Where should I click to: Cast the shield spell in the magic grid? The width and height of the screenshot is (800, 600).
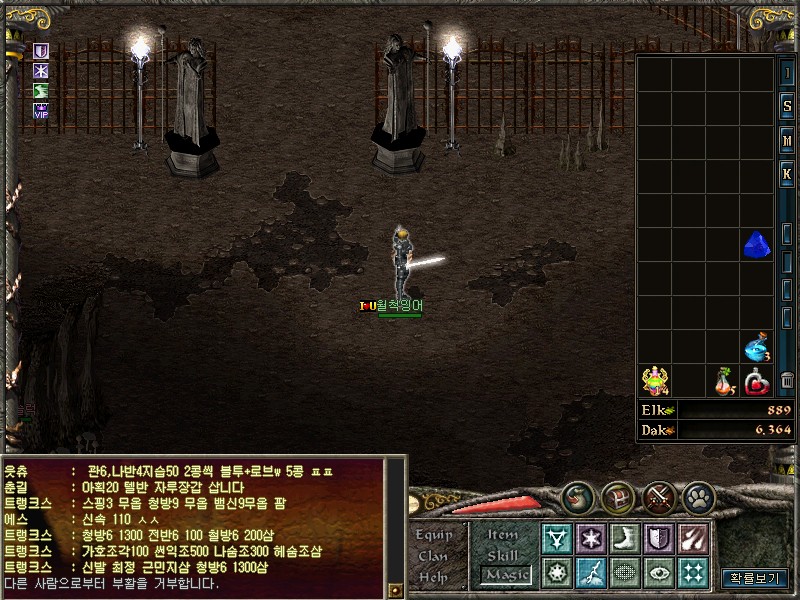pyautogui.click(x=659, y=539)
